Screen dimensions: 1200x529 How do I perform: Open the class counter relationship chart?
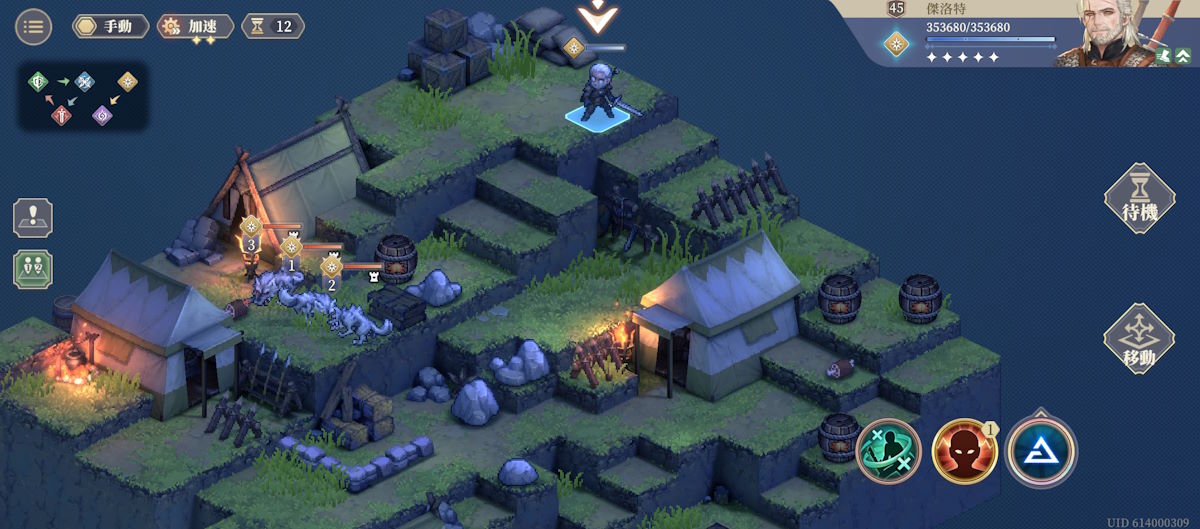click(83, 97)
